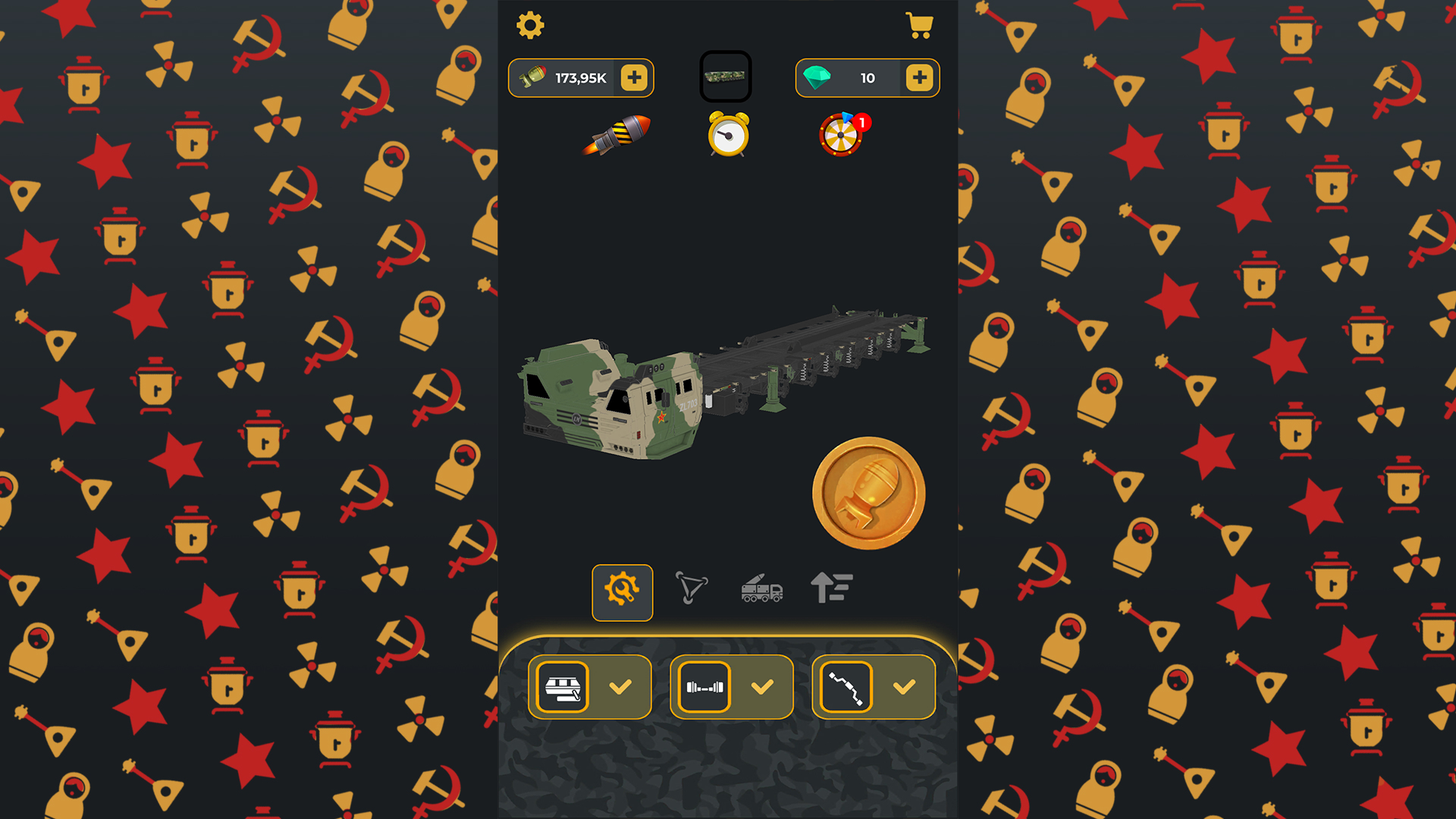Open the gems balance showing 10

(x=865, y=77)
